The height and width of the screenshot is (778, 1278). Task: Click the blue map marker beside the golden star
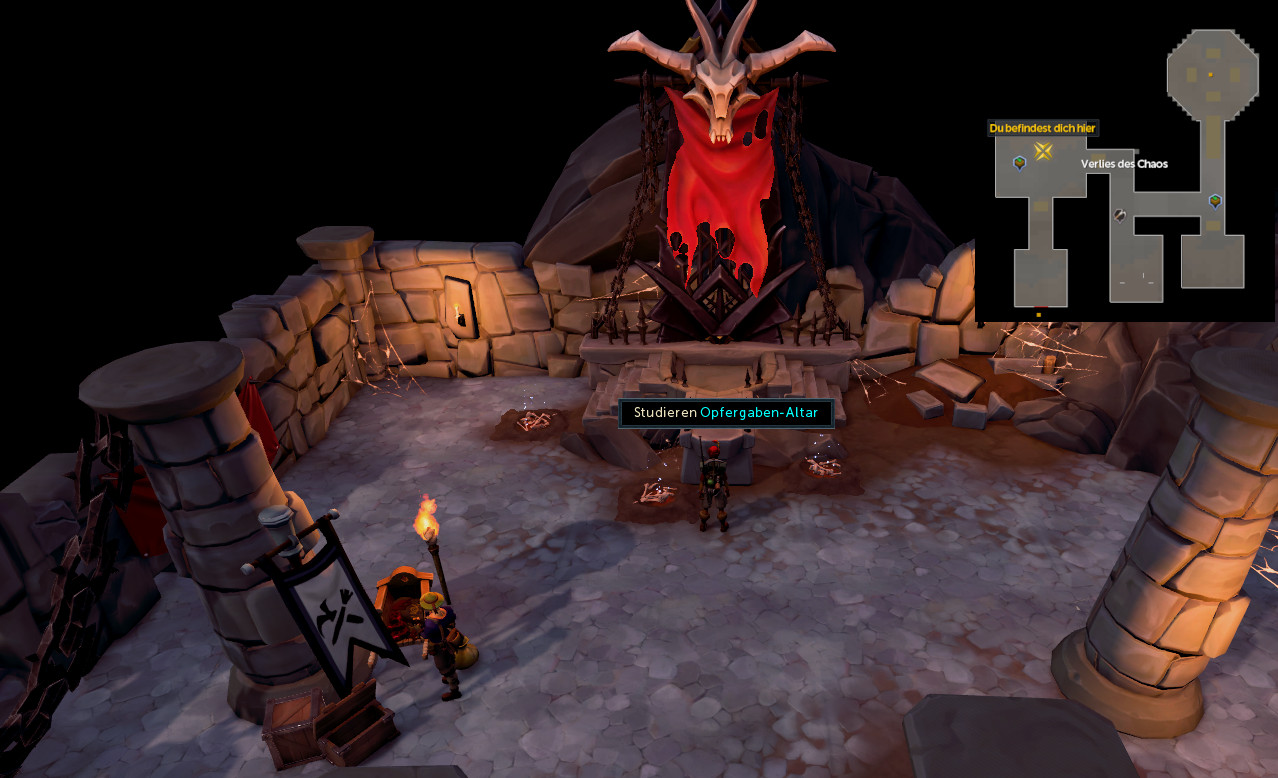pyautogui.click(x=1019, y=162)
